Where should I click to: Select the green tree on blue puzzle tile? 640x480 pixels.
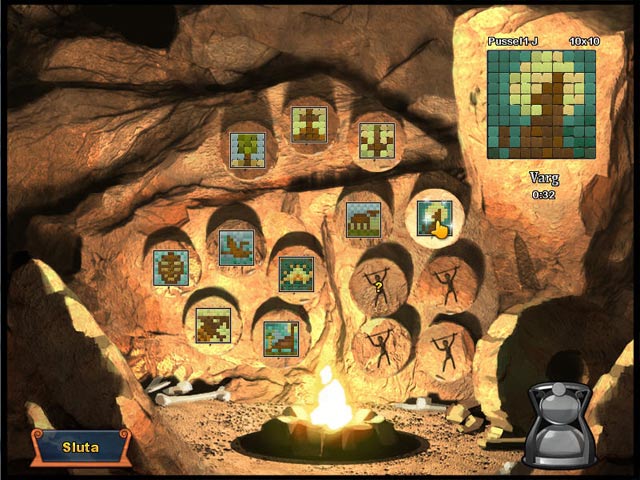pyautogui.click(x=247, y=151)
